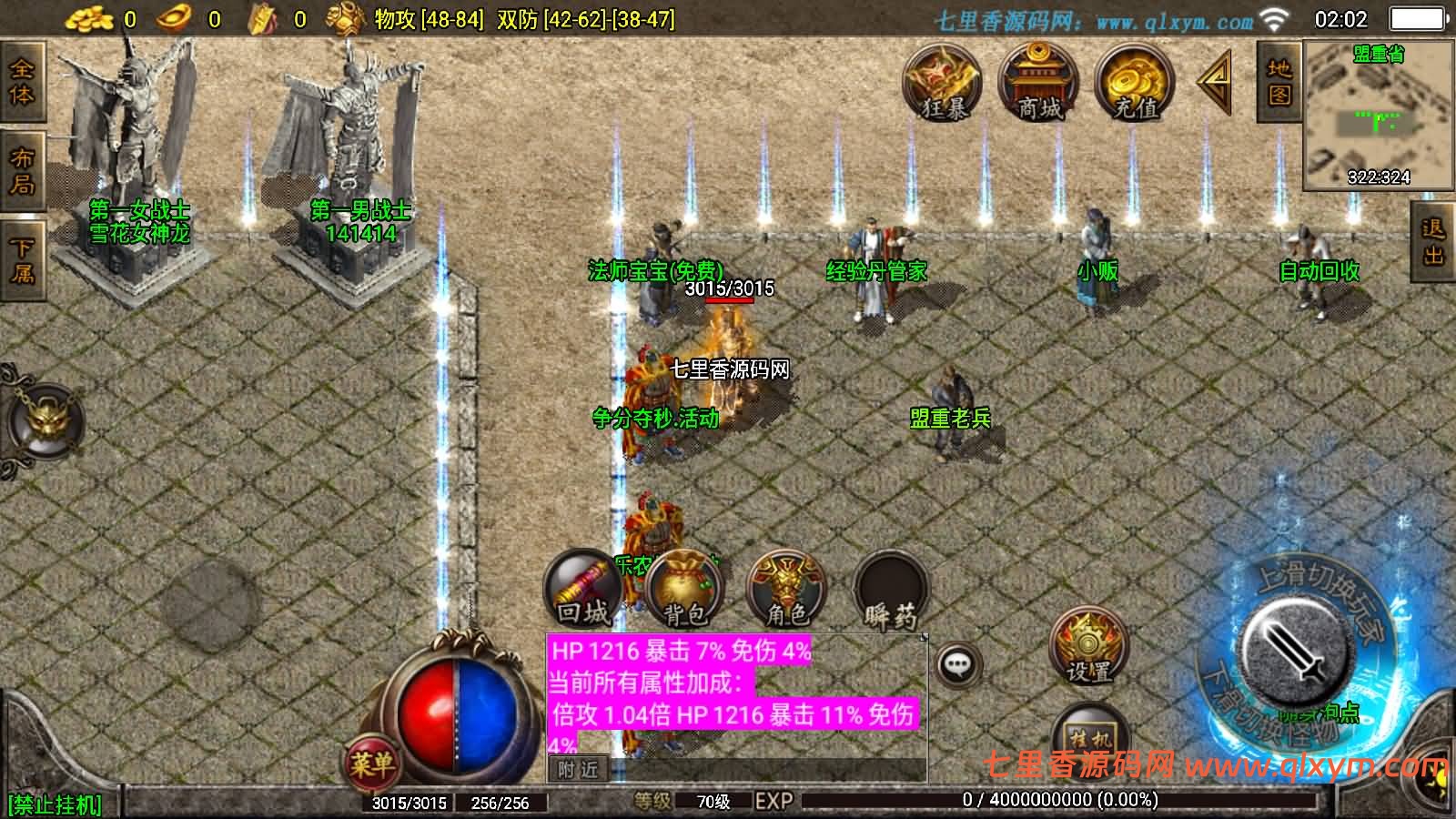The width and height of the screenshot is (1456, 819).
Task: Tap the chained golden skull emblem
Action: click(x=45, y=421)
